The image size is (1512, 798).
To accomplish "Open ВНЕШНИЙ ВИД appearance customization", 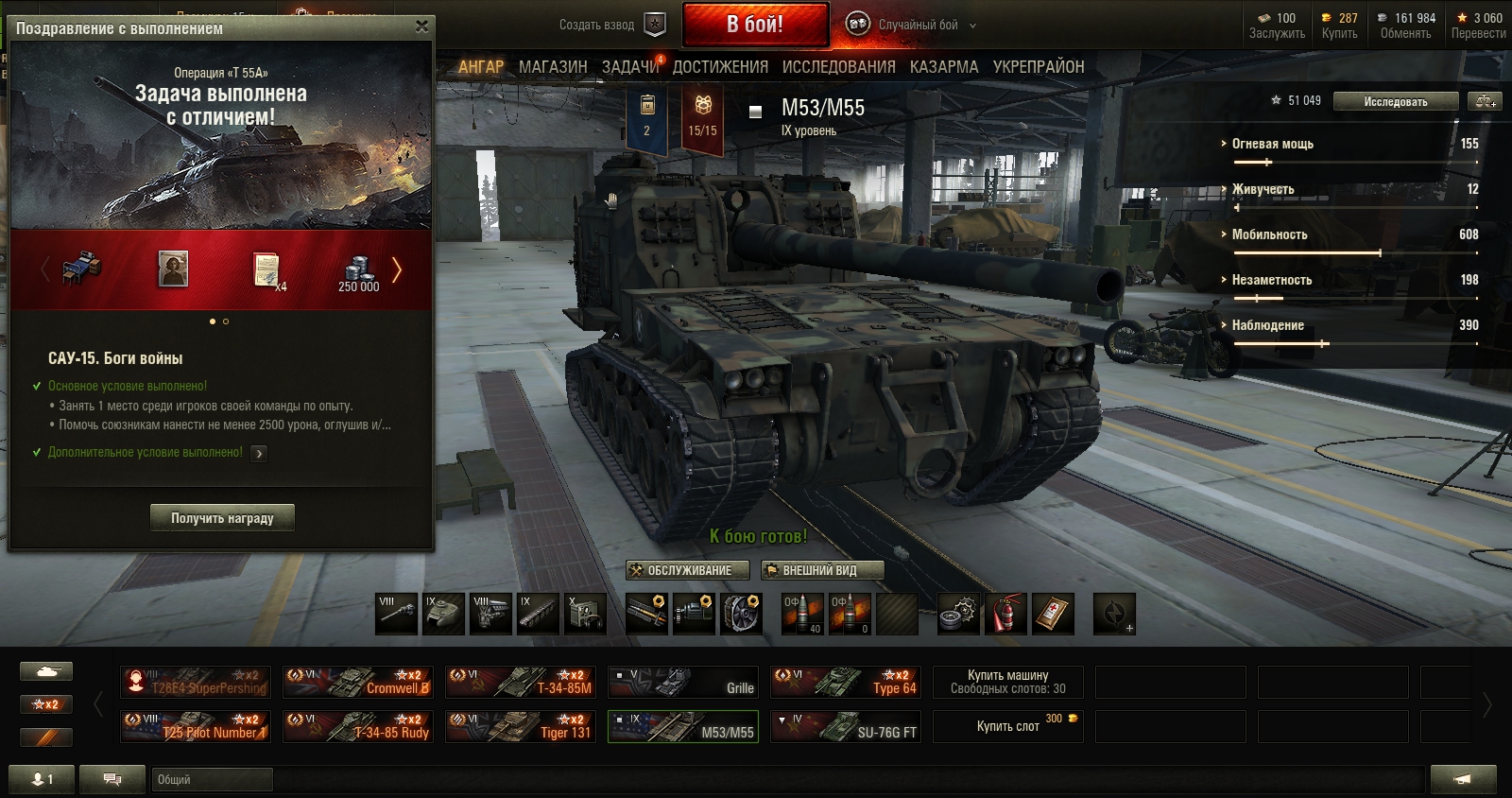I will [x=822, y=570].
